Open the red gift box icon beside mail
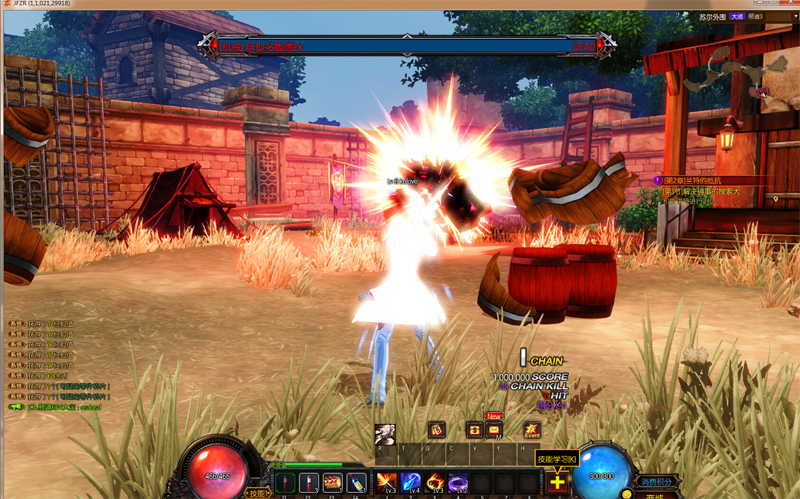Image resolution: width=800 pixels, height=499 pixels. pos(474,430)
